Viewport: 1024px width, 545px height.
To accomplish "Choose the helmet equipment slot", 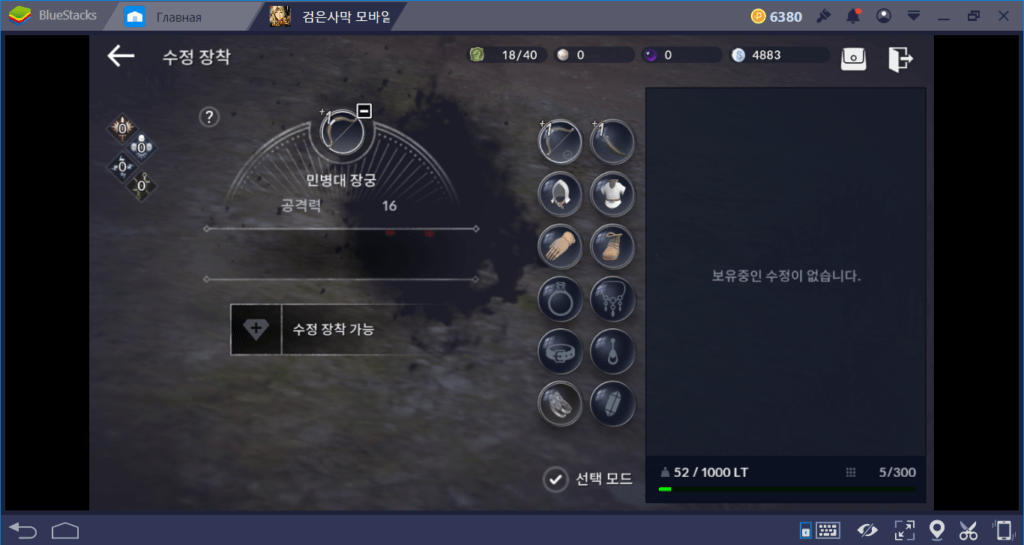I will coord(560,193).
